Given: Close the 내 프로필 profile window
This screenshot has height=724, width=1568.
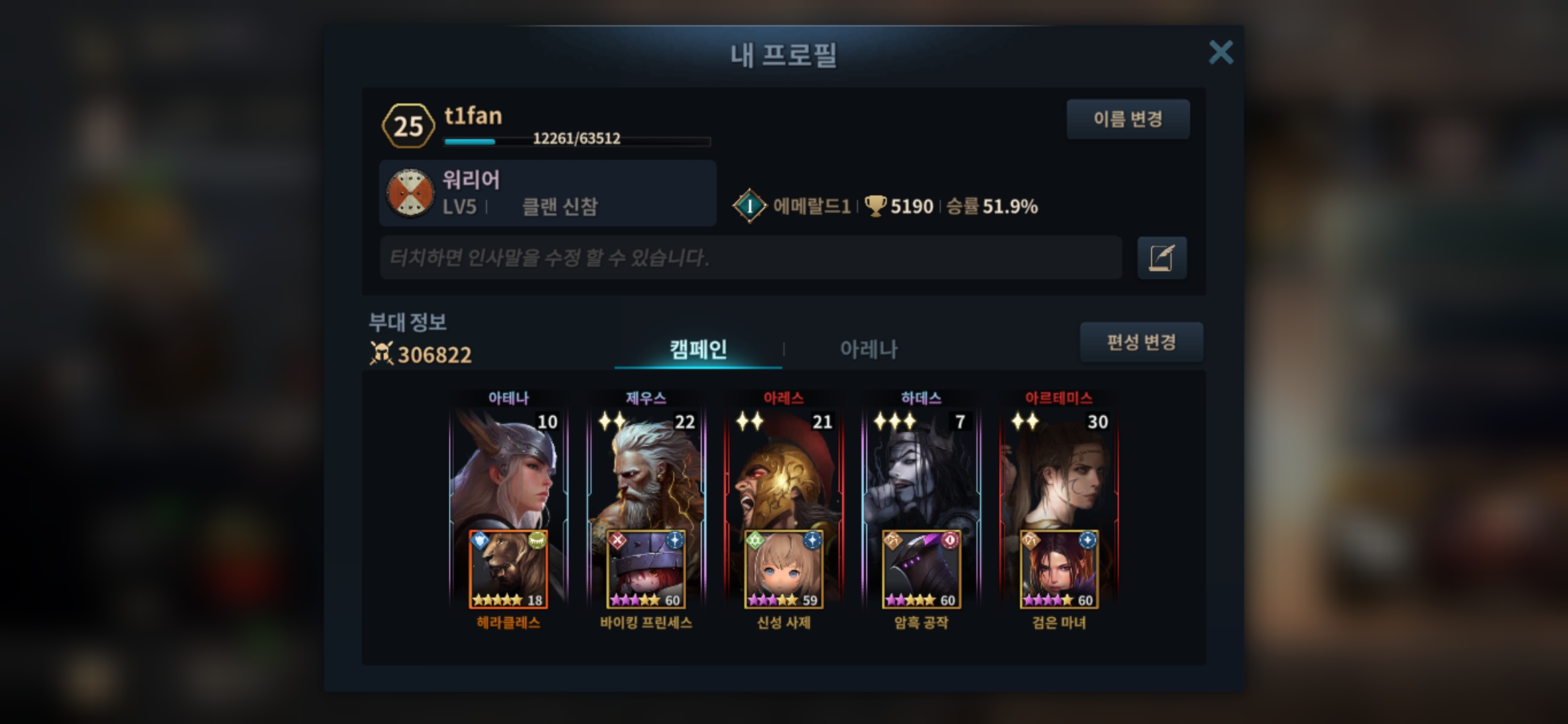Looking at the screenshot, I should click(x=1220, y=52).
